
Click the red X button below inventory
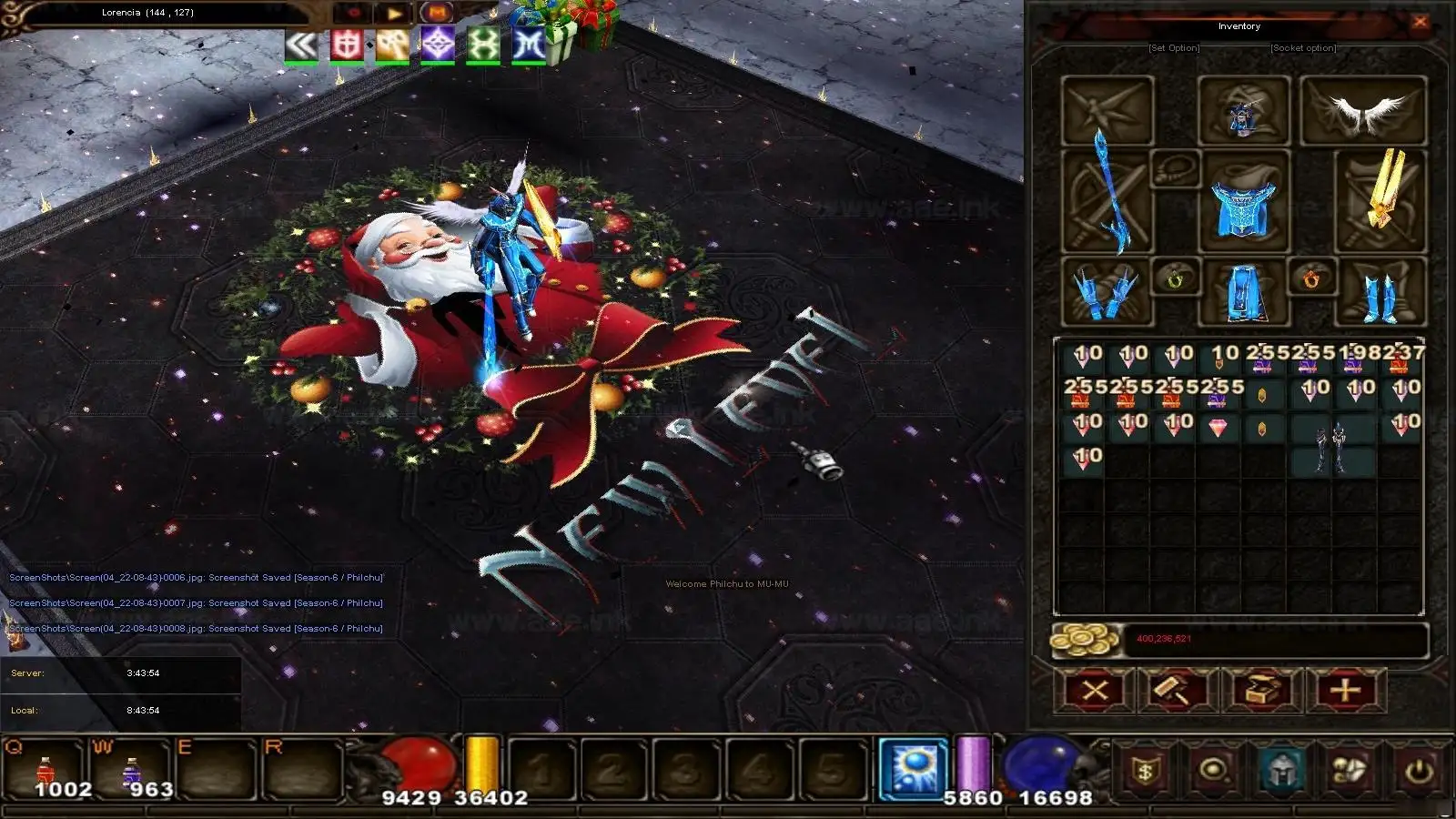[1095, 691]
